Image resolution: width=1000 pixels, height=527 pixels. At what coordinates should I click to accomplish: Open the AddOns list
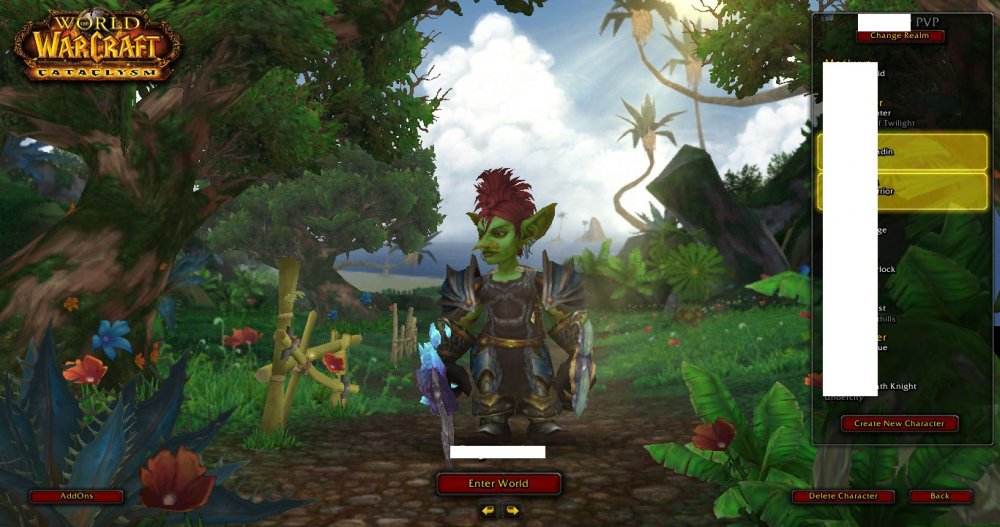76,496
